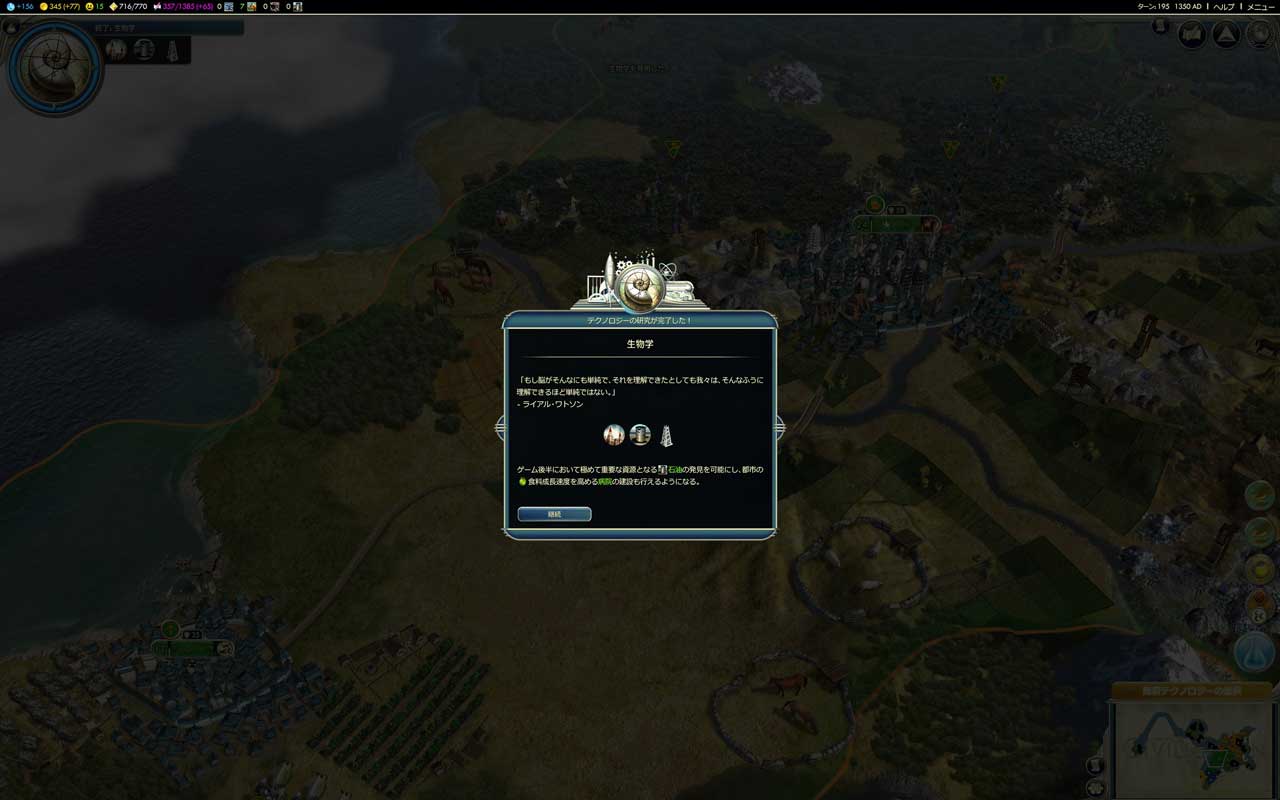Open the メニュー game menu
Screen dimensions: 1280x800
tap(1260, 6)
